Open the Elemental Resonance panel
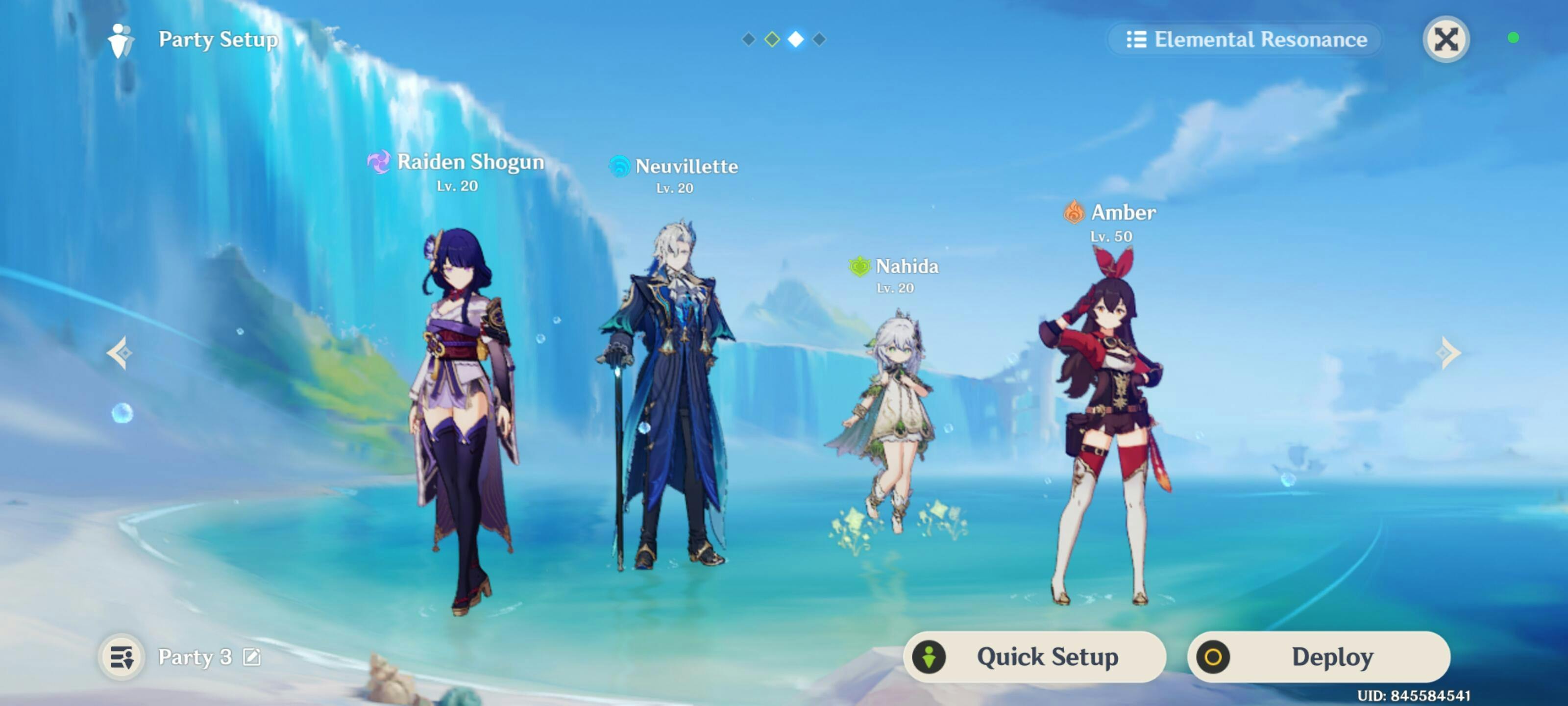The height and width of the screenshot is (706, 1568). pos(1246,40)
